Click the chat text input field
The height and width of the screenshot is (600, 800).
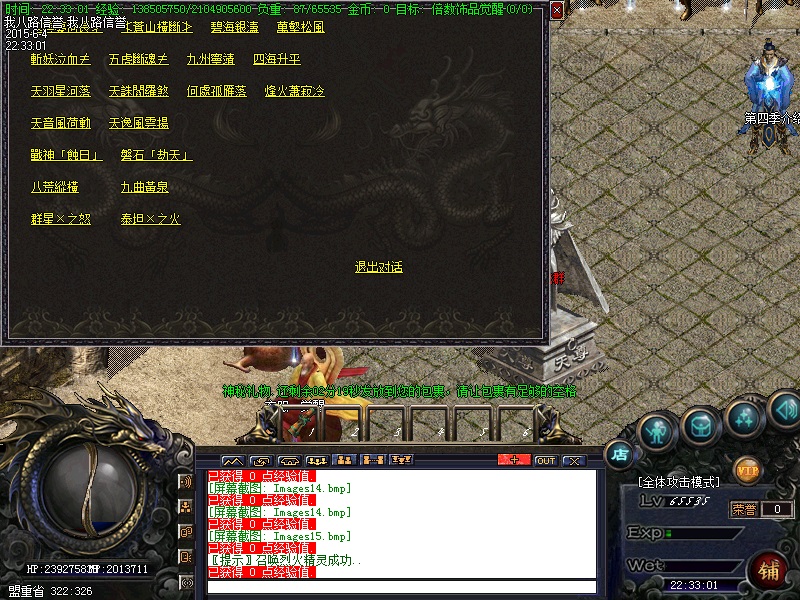(400, 587)
